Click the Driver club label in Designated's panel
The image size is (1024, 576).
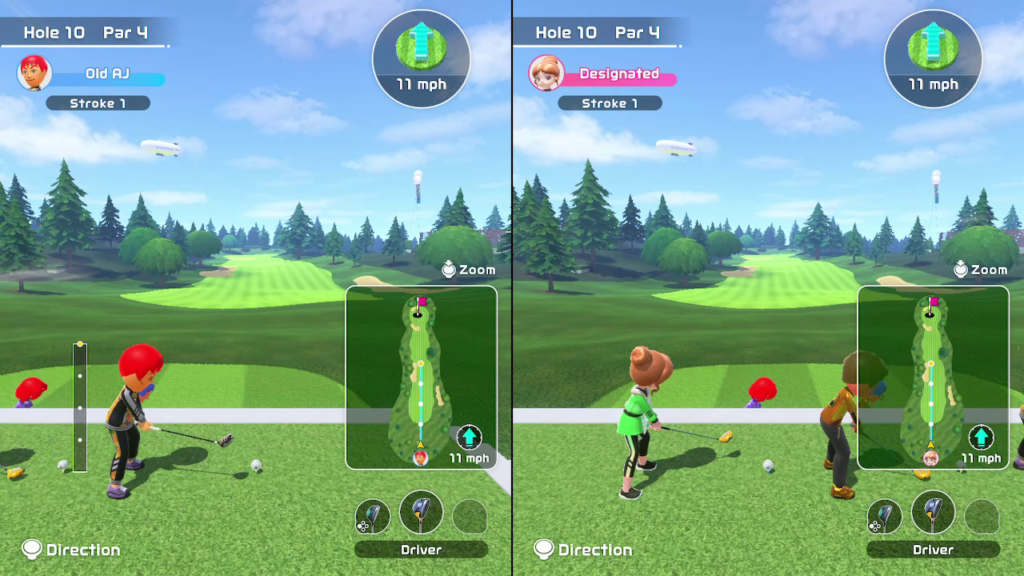point(932,549)
